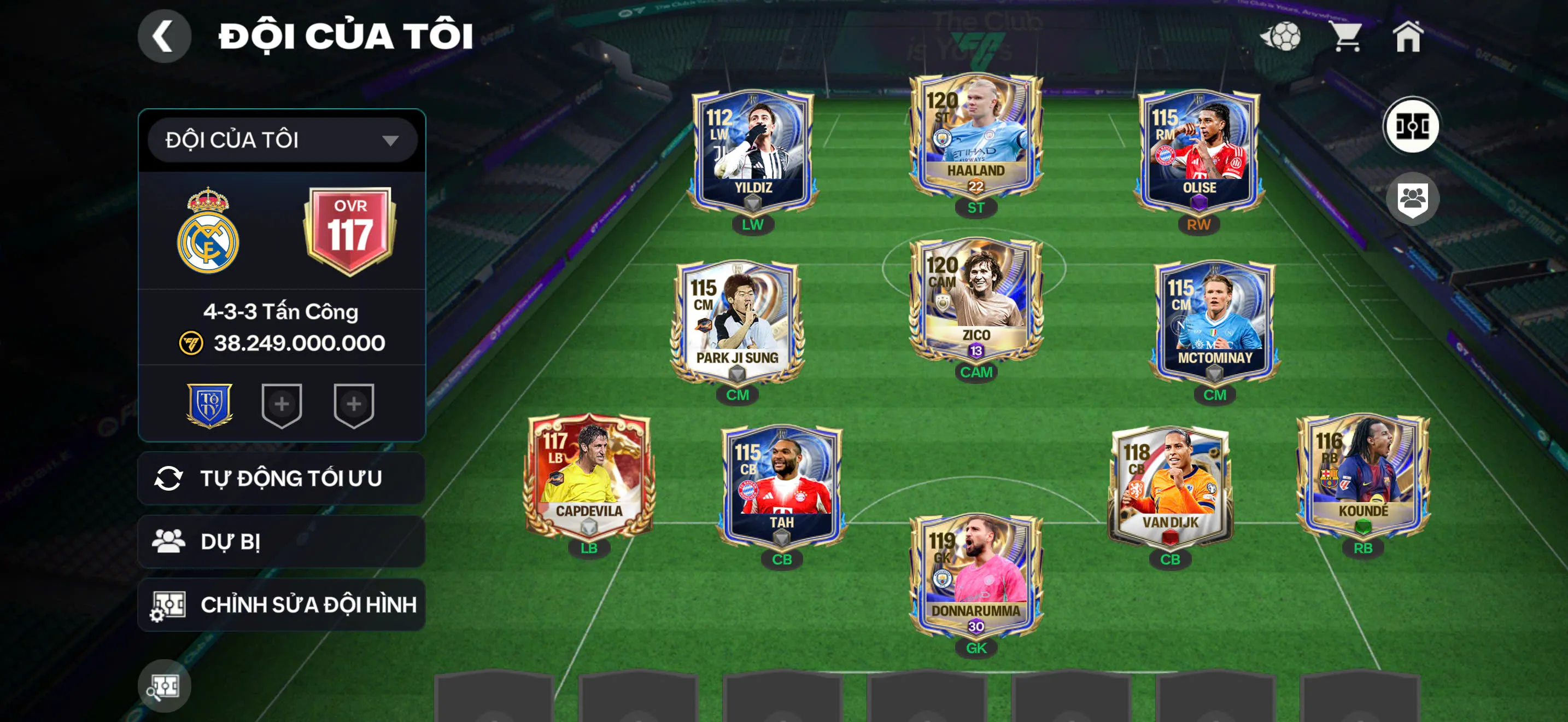Pick the Olise RW card
Image resolution: width=1568 pixels, height=722 pixels.
(1198, 152)
